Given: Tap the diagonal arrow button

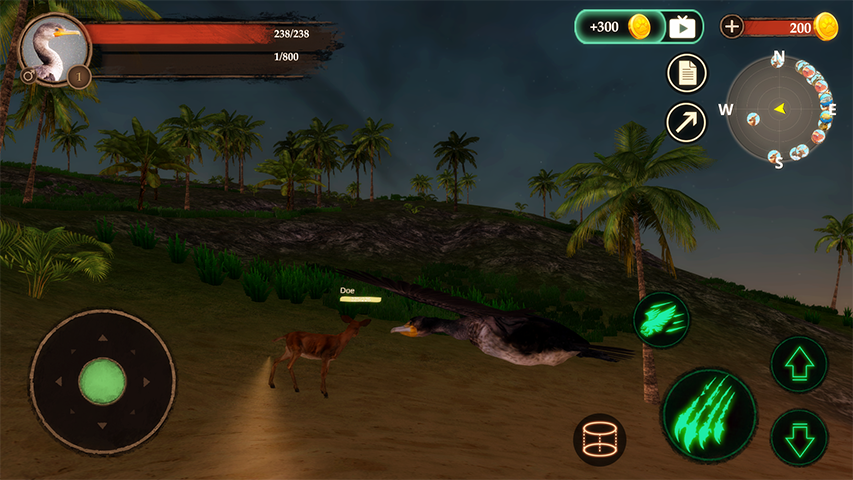Looking at the screenshot, I should 687,122.
